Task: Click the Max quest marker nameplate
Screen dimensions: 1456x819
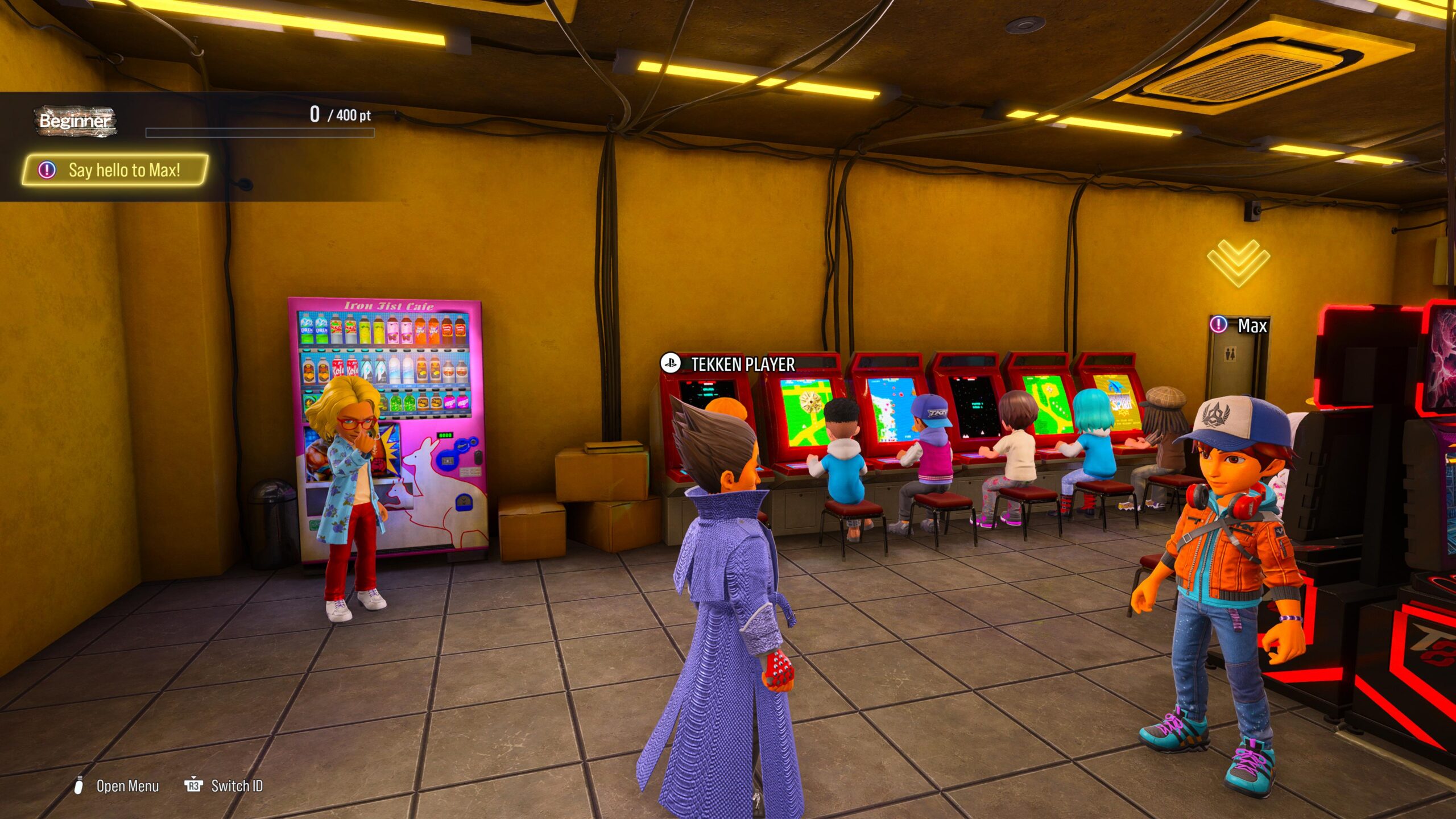Action: point(1240,325)
